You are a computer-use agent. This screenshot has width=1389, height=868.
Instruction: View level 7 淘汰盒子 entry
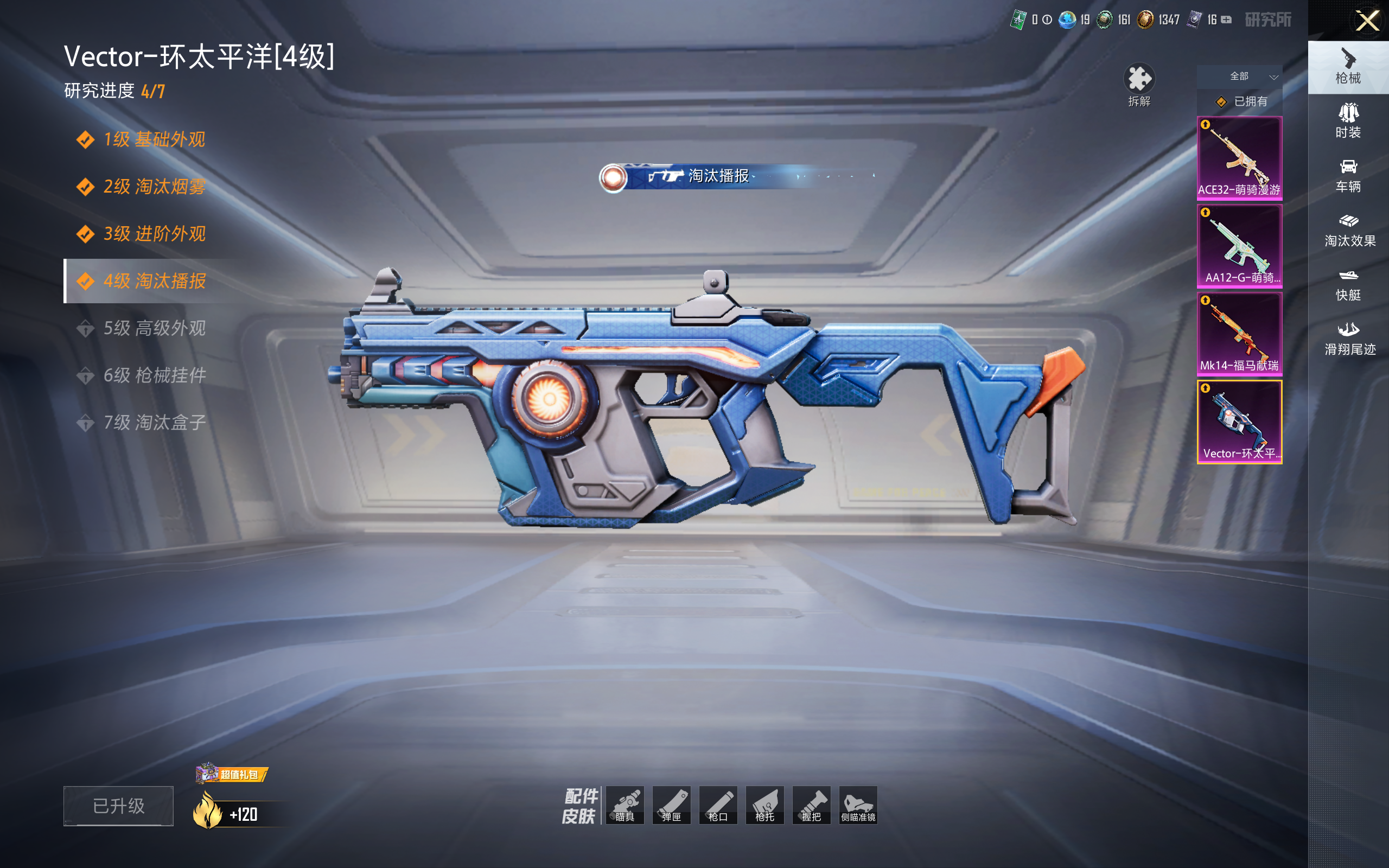[x=153, y=423]
